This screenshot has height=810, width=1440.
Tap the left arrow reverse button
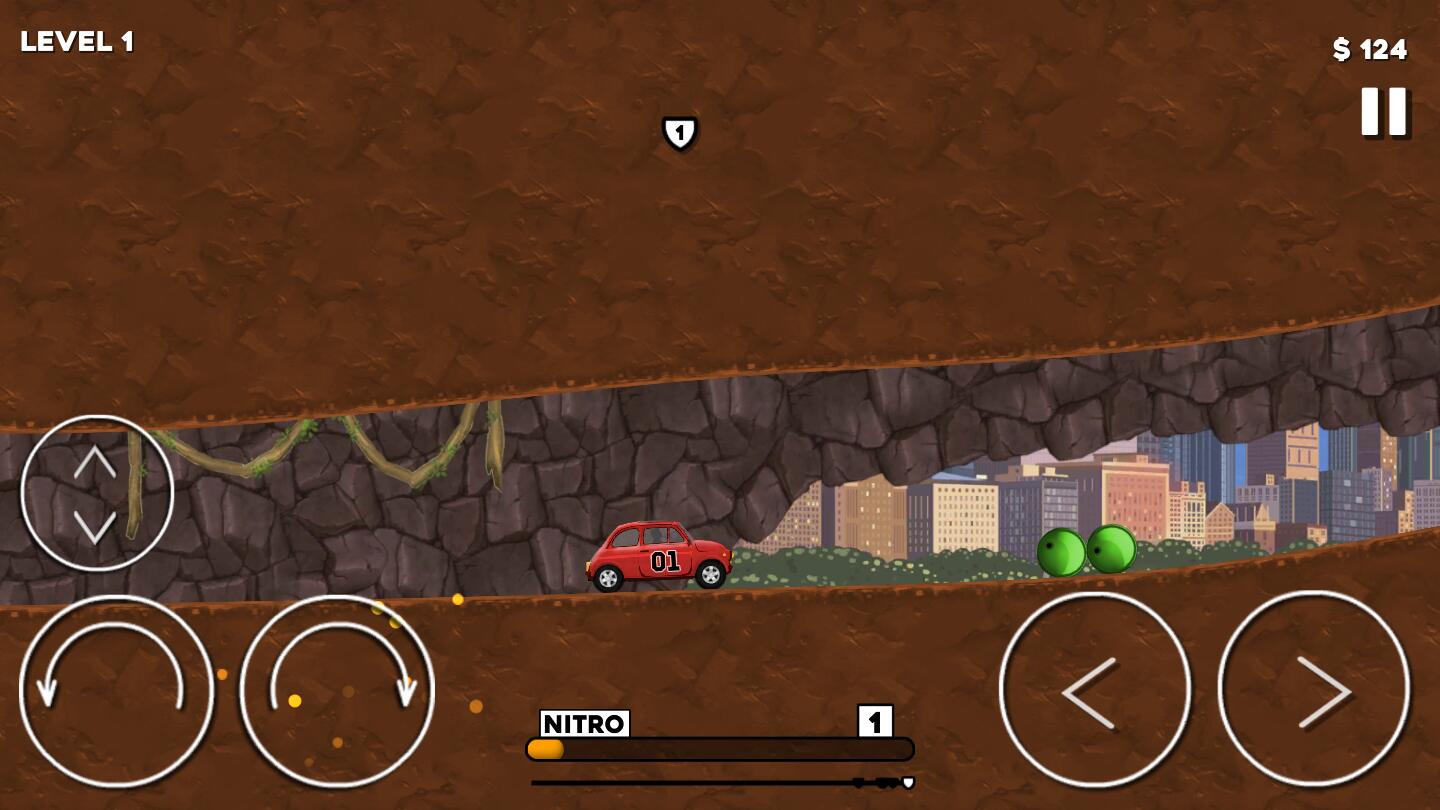pyautogui.click(x=1095, y=689)
